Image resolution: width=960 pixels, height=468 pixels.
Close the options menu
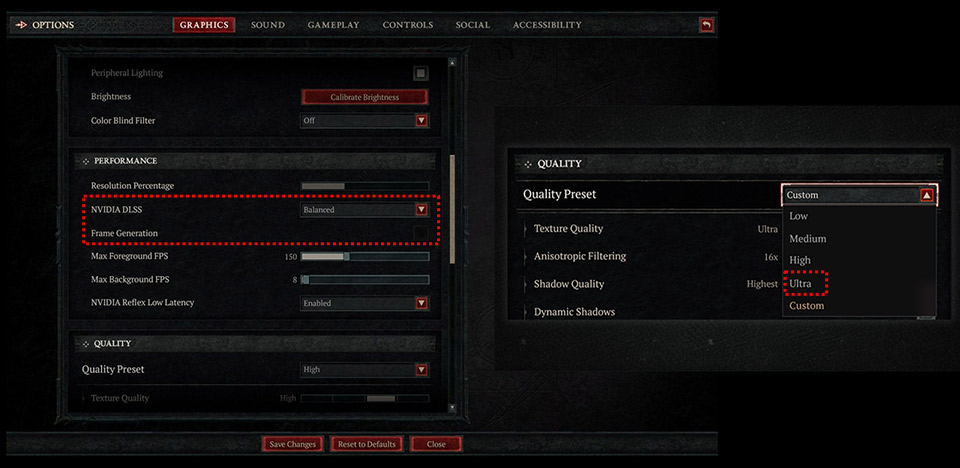(436, 444)
